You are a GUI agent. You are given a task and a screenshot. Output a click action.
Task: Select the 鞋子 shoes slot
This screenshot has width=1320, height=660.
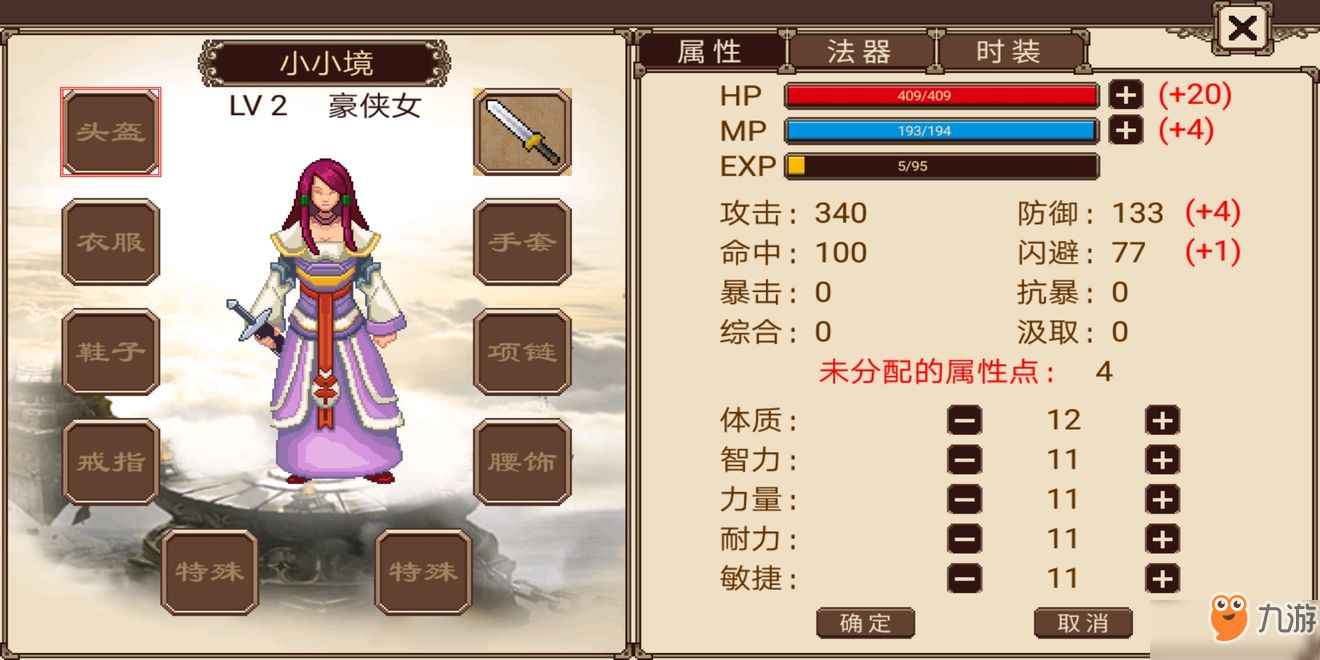[111, 352]
